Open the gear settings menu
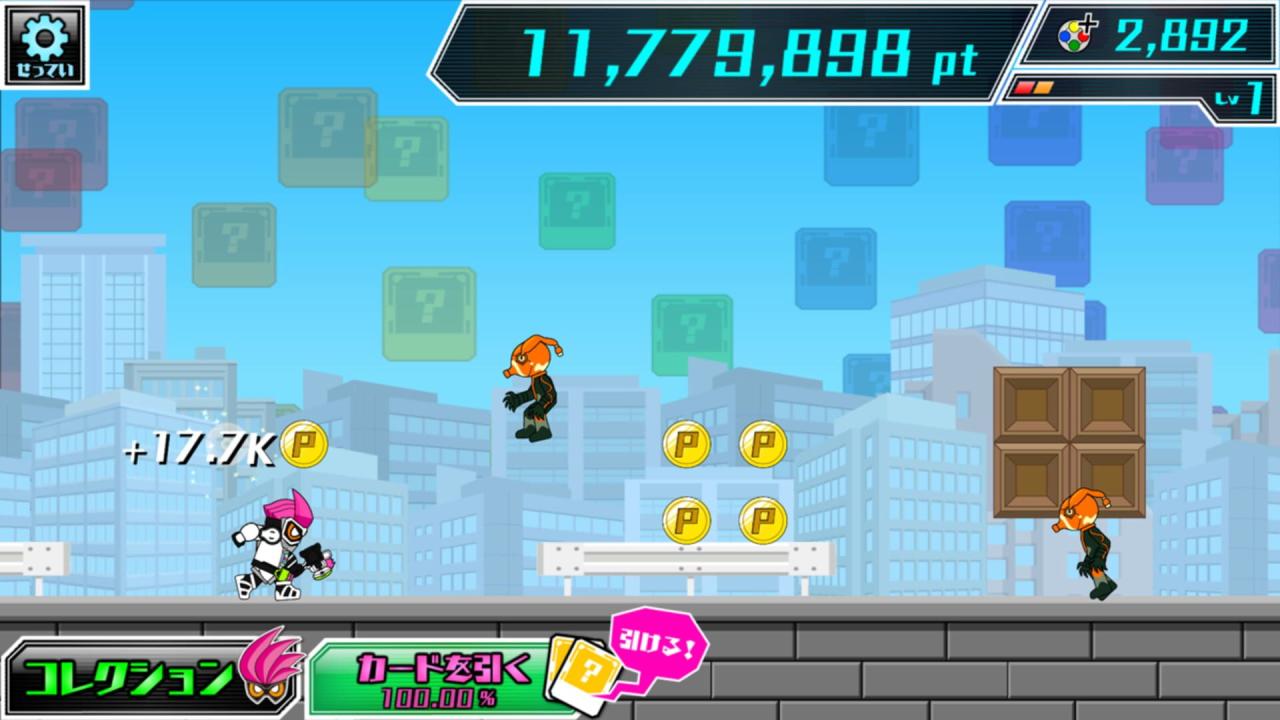 [44, 44]
